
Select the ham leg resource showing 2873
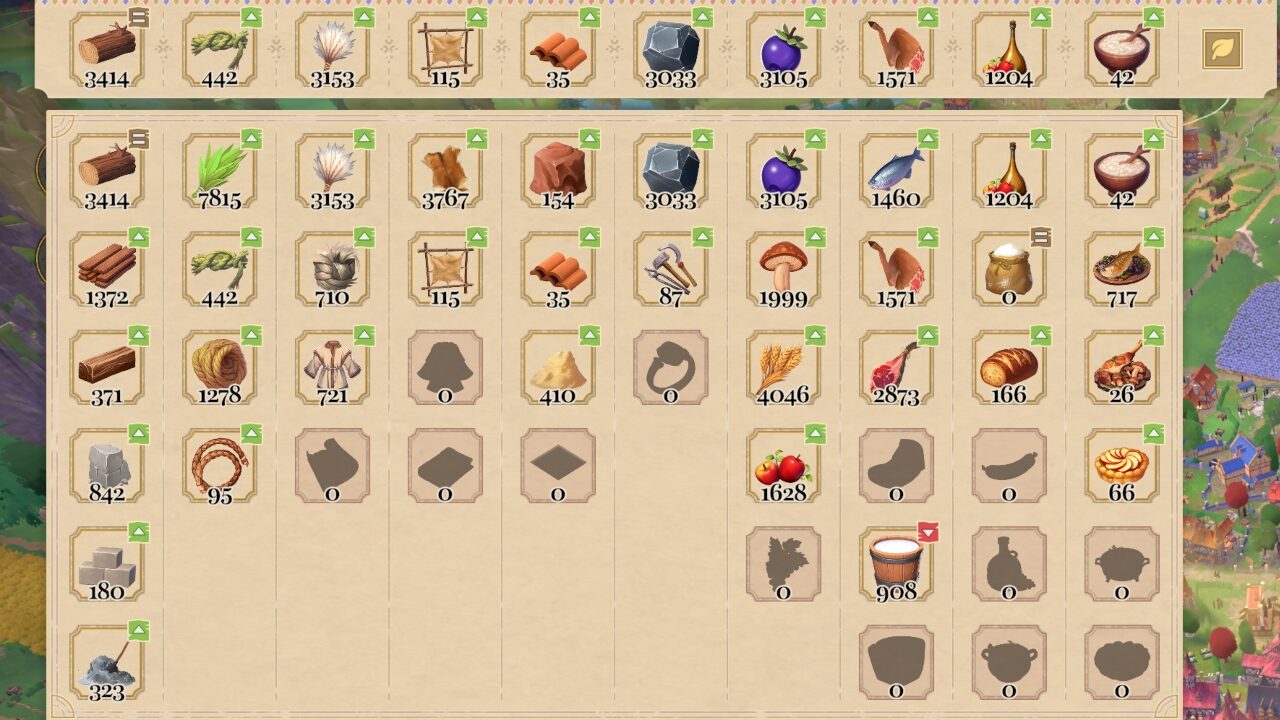pyautogui.click(x=896, y=367)
